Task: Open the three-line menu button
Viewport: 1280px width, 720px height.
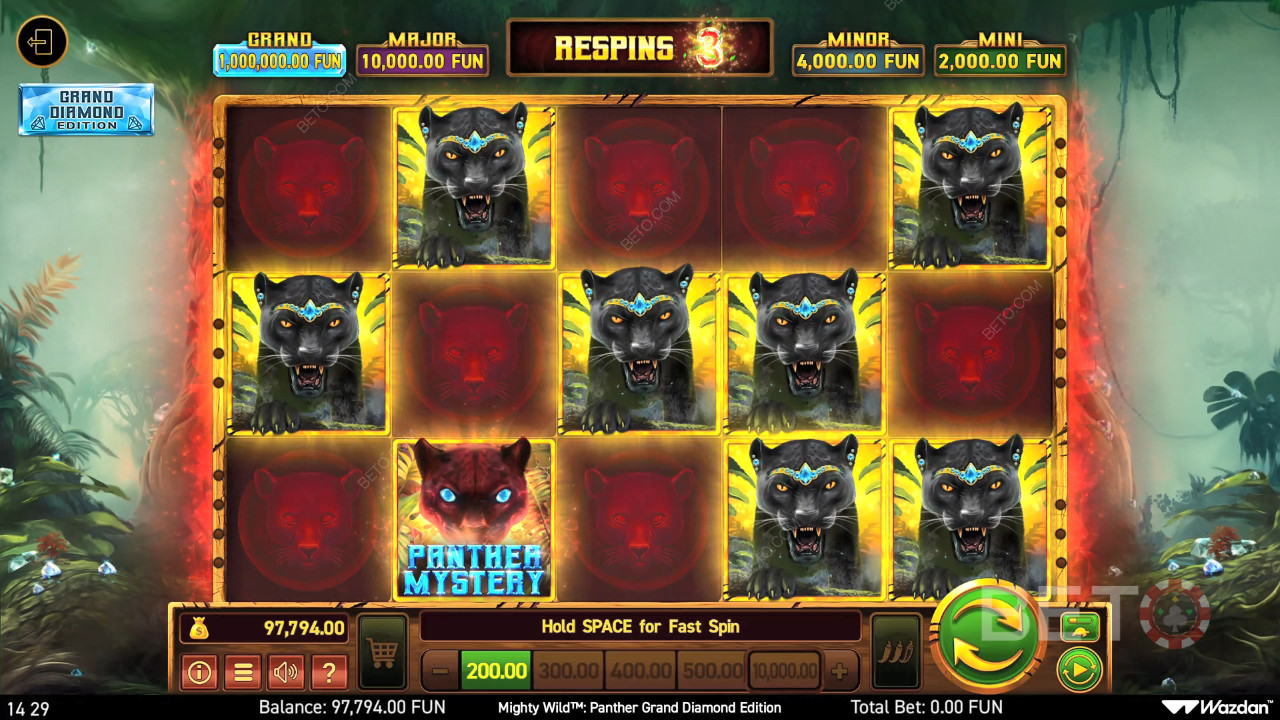Action: click(x=243, y=672)
